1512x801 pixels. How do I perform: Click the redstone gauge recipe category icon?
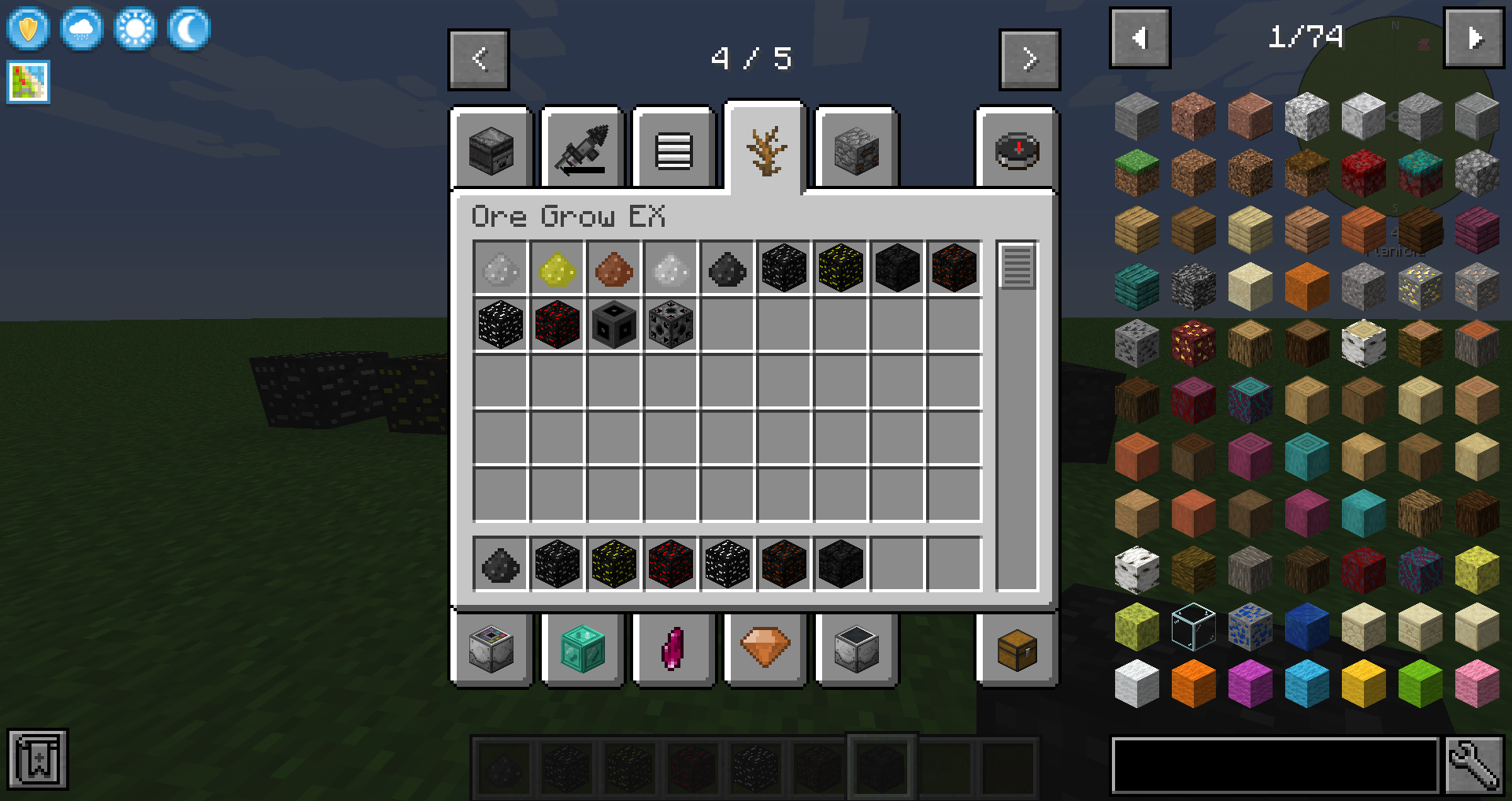1017,150
